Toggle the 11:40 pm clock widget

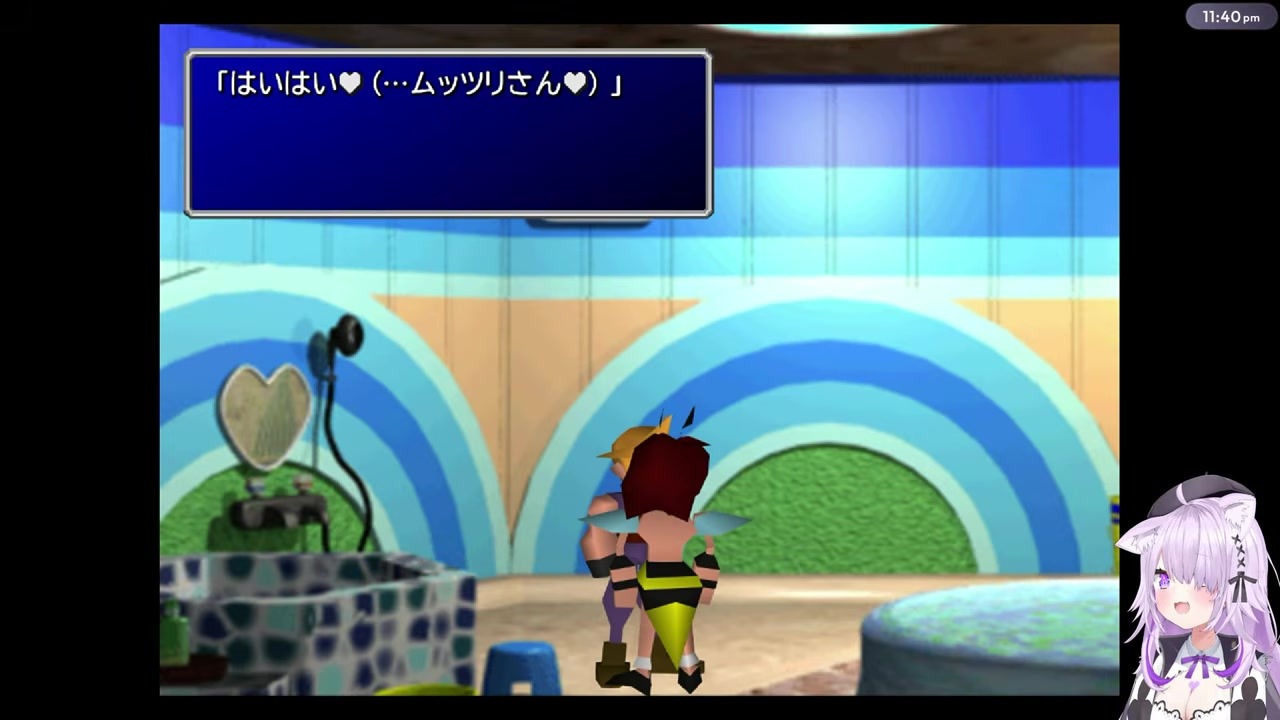[1229, 16]
